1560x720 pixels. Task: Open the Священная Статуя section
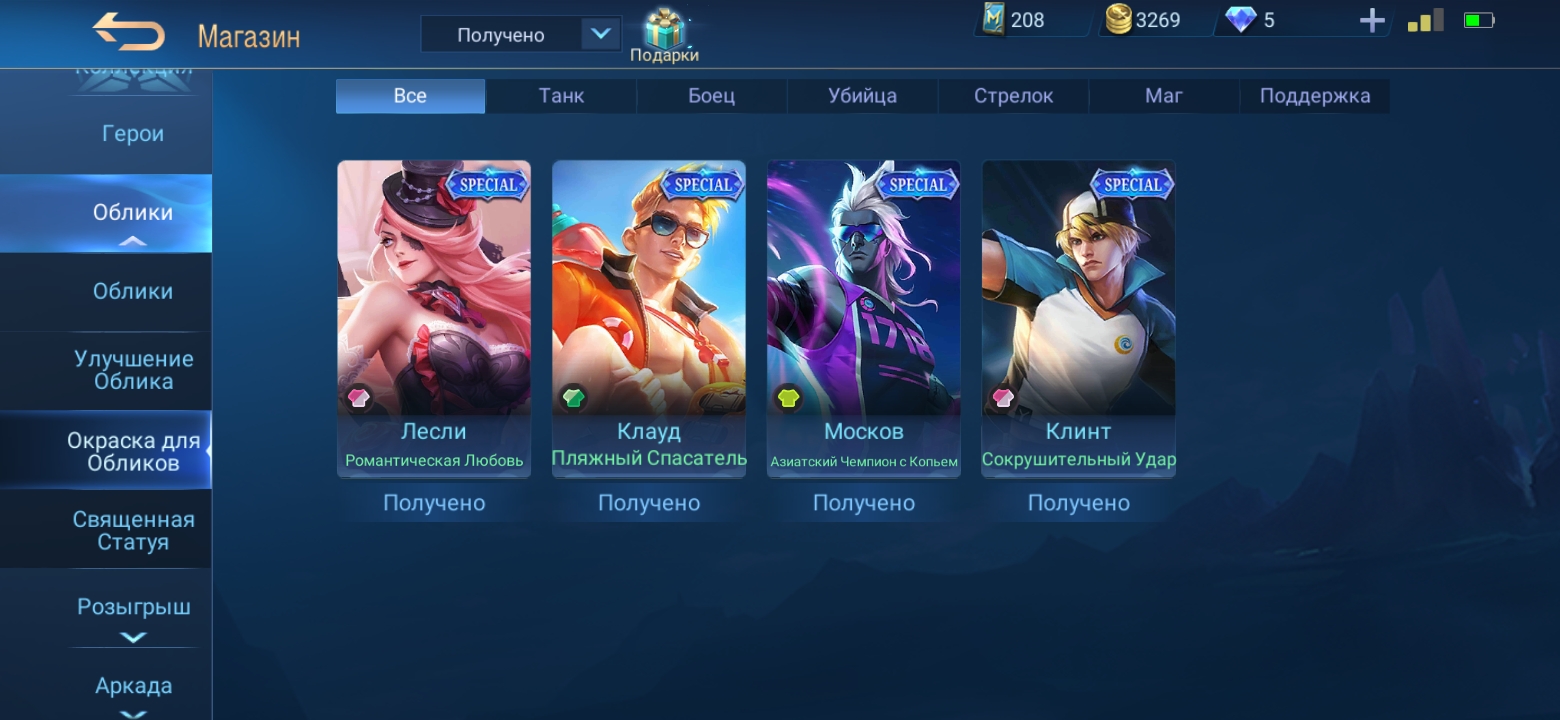[133, 531]
